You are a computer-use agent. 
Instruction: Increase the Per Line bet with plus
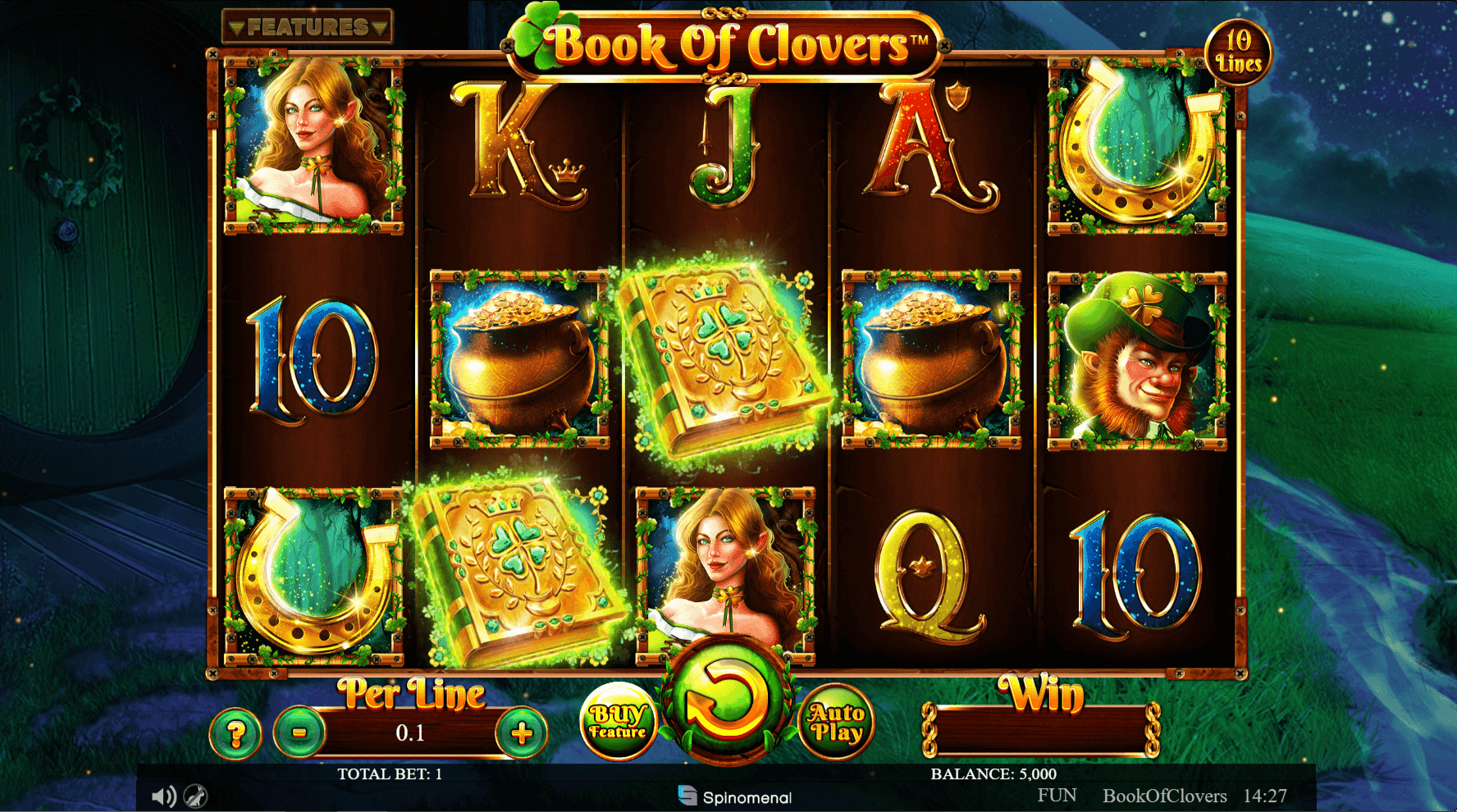tap(523, 732)
